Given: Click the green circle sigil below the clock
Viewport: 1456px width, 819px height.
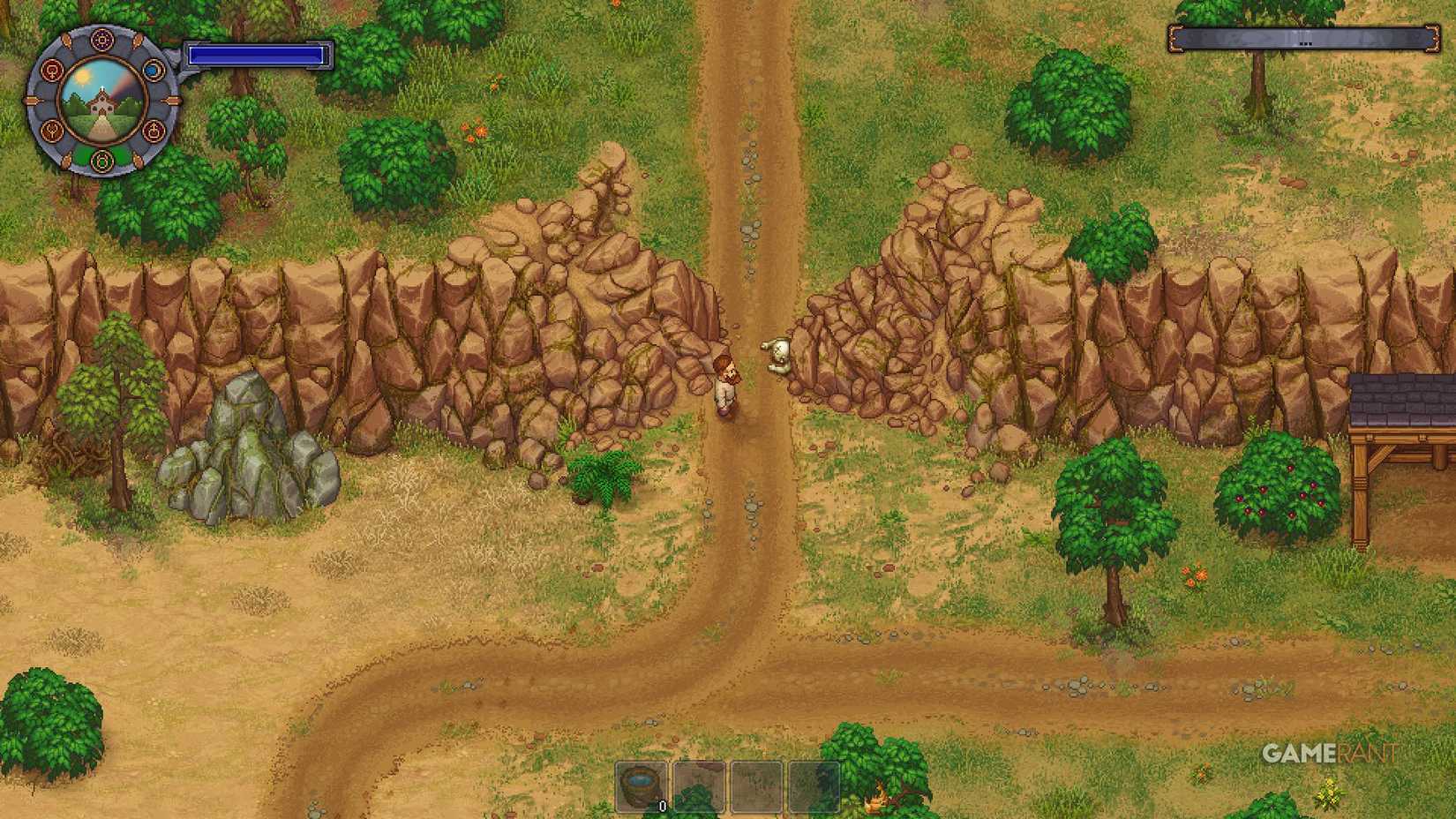Looking at the screenshot, I should coord(102,162).
